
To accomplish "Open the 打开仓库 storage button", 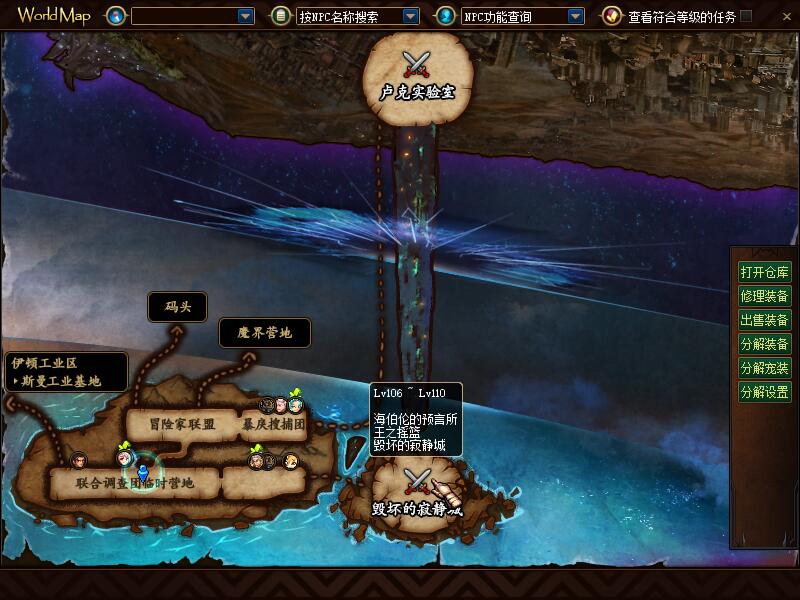I will coord(764,272).
